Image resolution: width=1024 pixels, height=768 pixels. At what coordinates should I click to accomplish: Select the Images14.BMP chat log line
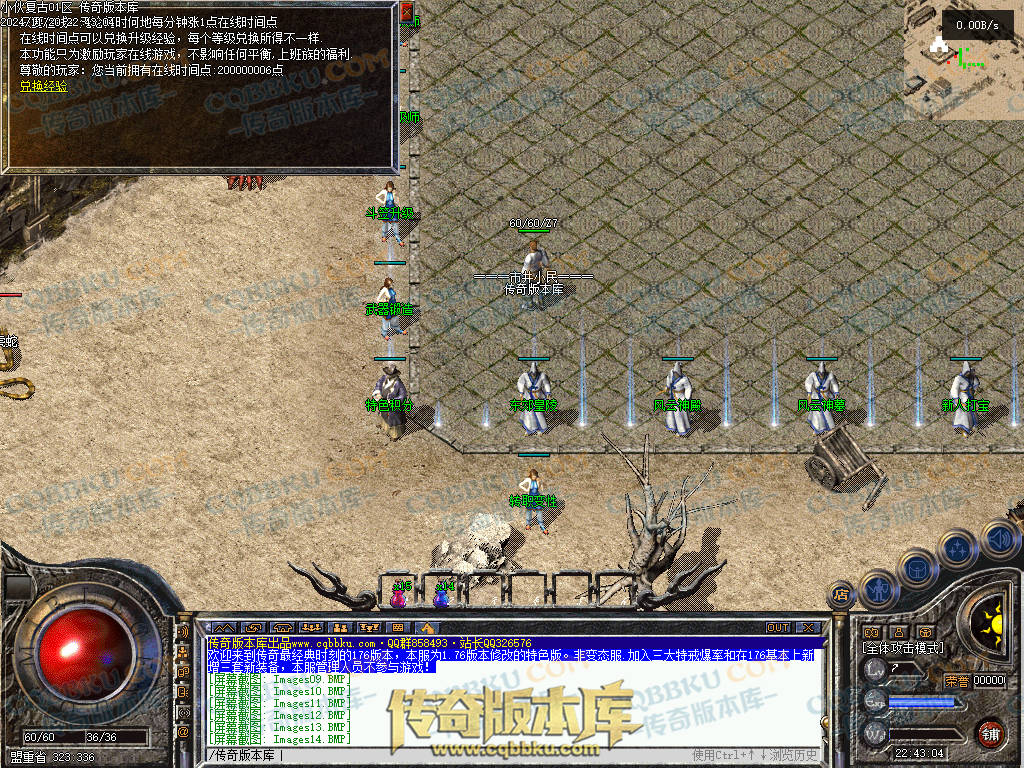click(280, 739)
